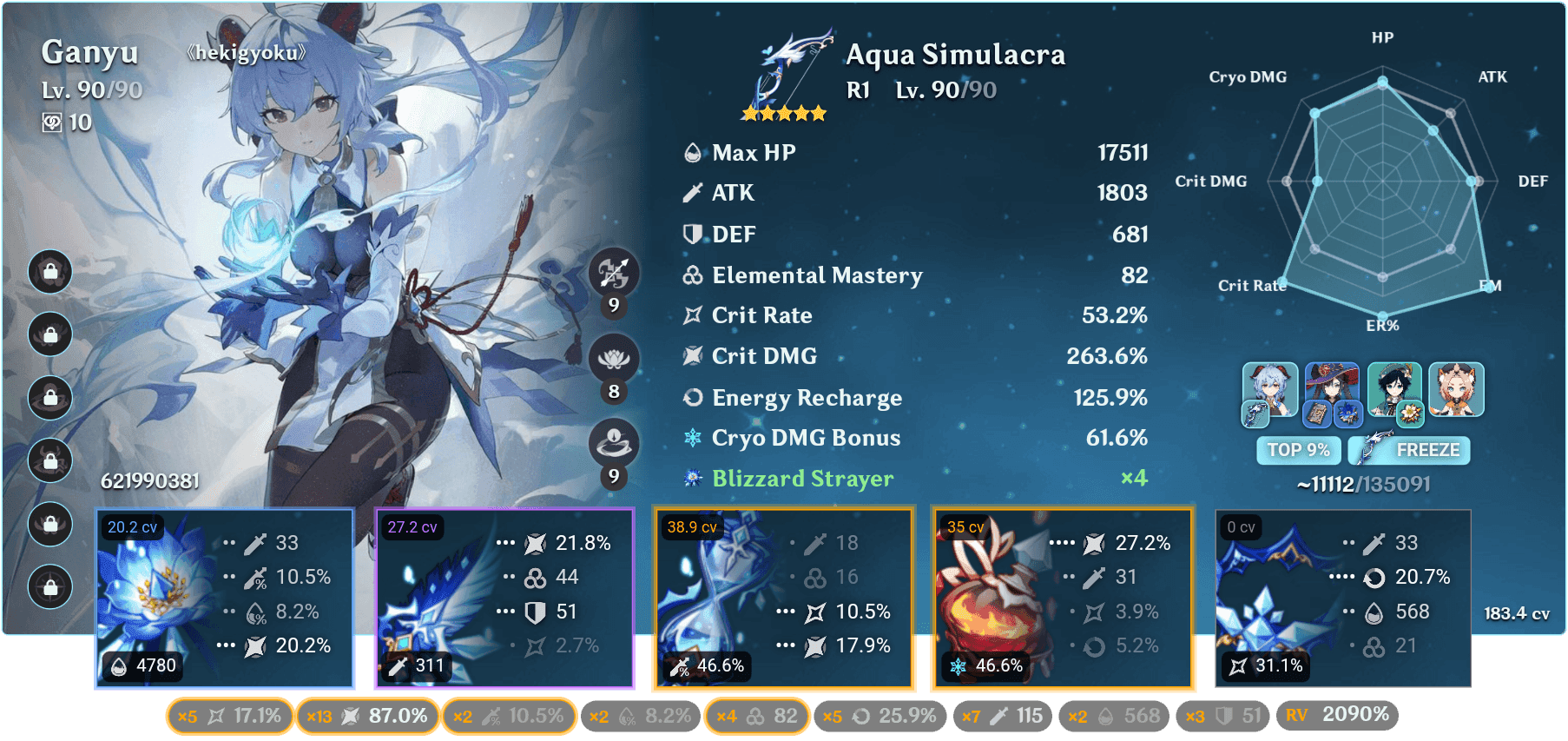Toggle the FREEZE team composition badge
This screenshot has width=1568, height=741.
click(x=1408, y=450)
